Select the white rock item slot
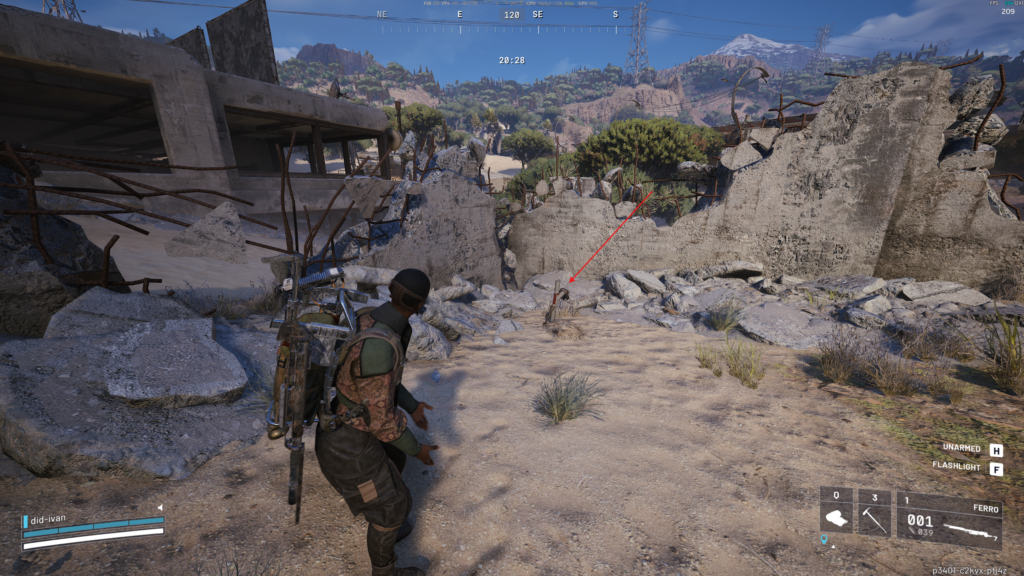 [x=836, y=512]
